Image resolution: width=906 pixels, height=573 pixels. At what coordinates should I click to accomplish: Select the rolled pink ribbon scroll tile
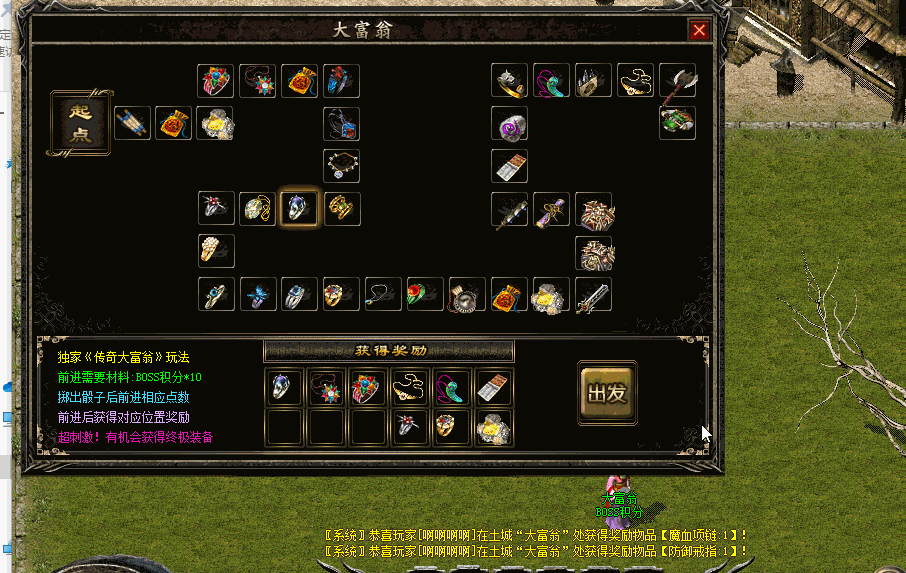pos(551,210)
